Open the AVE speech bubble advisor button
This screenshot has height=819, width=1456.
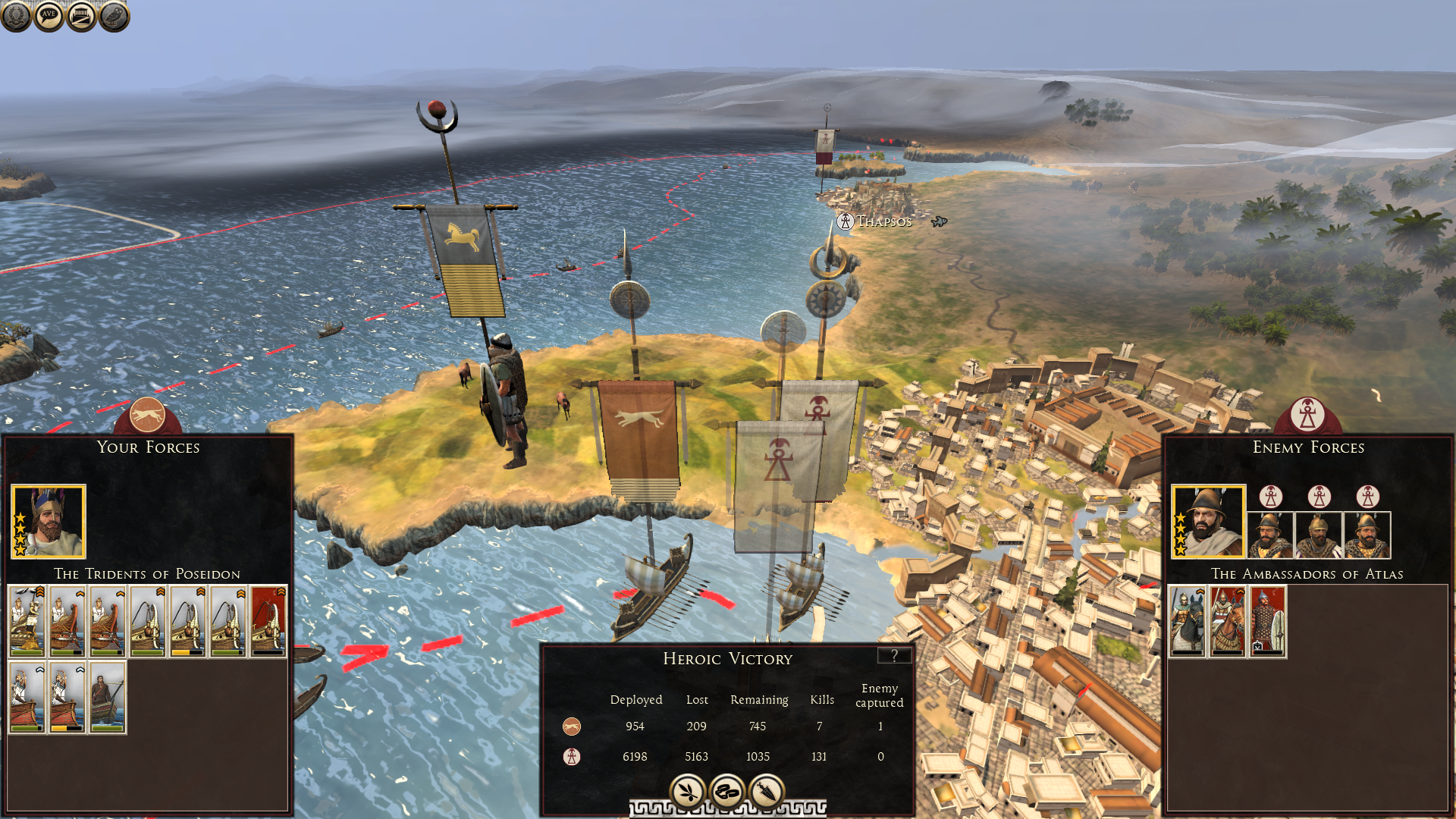pos(49,16)
